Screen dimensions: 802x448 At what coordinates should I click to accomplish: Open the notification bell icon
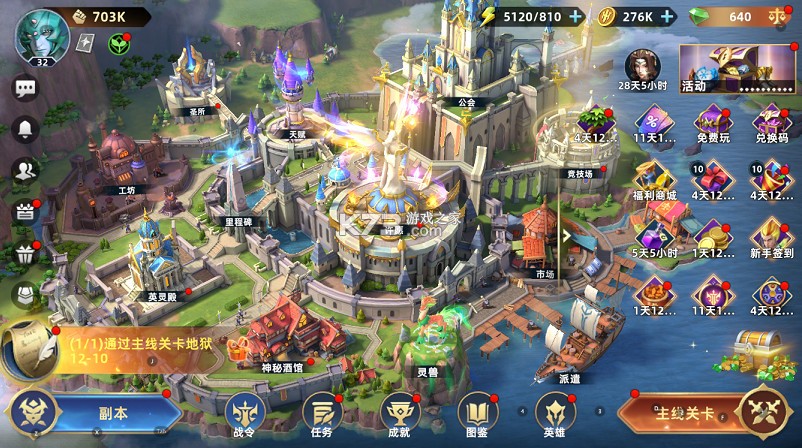tap(25, 129)
